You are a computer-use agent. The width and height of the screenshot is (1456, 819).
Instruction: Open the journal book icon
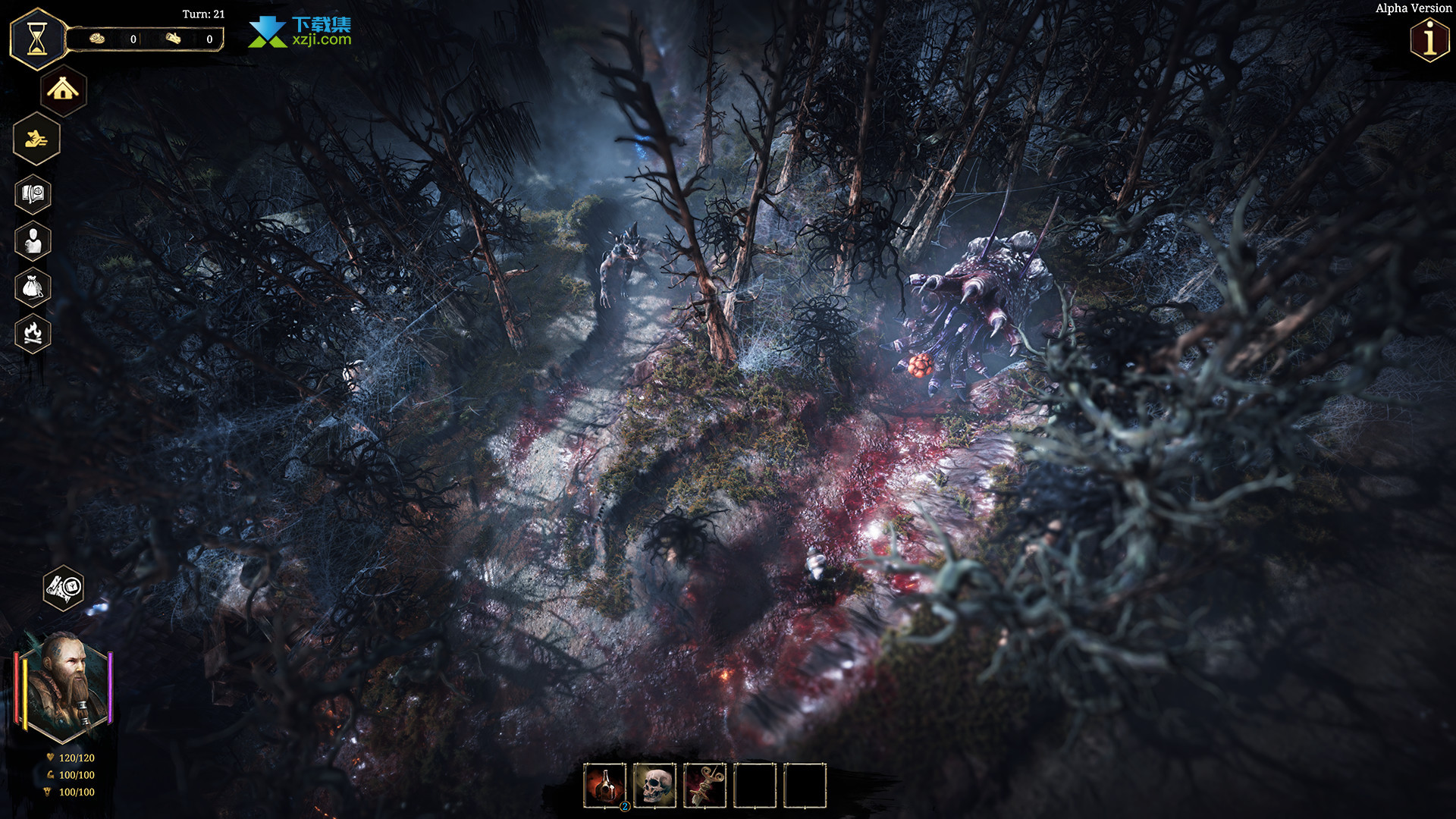coord(33,195)
